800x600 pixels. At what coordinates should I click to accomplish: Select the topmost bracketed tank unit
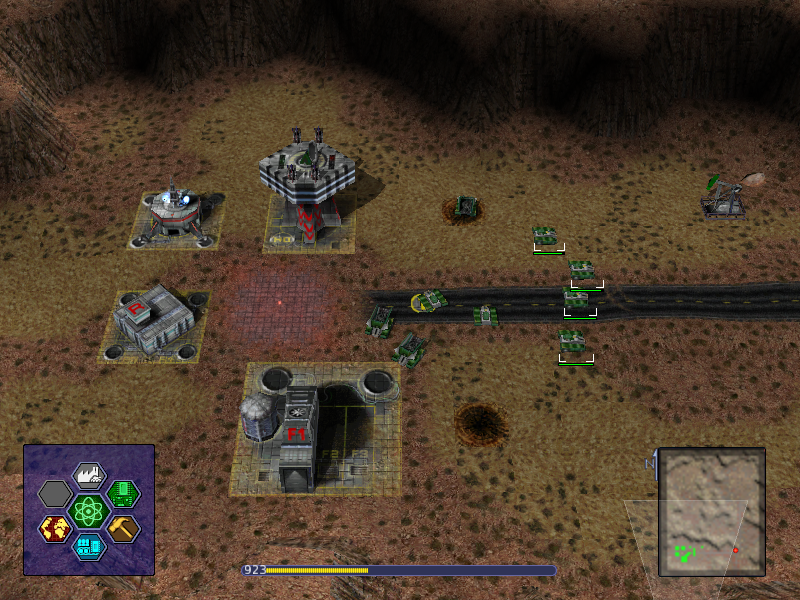546,237
